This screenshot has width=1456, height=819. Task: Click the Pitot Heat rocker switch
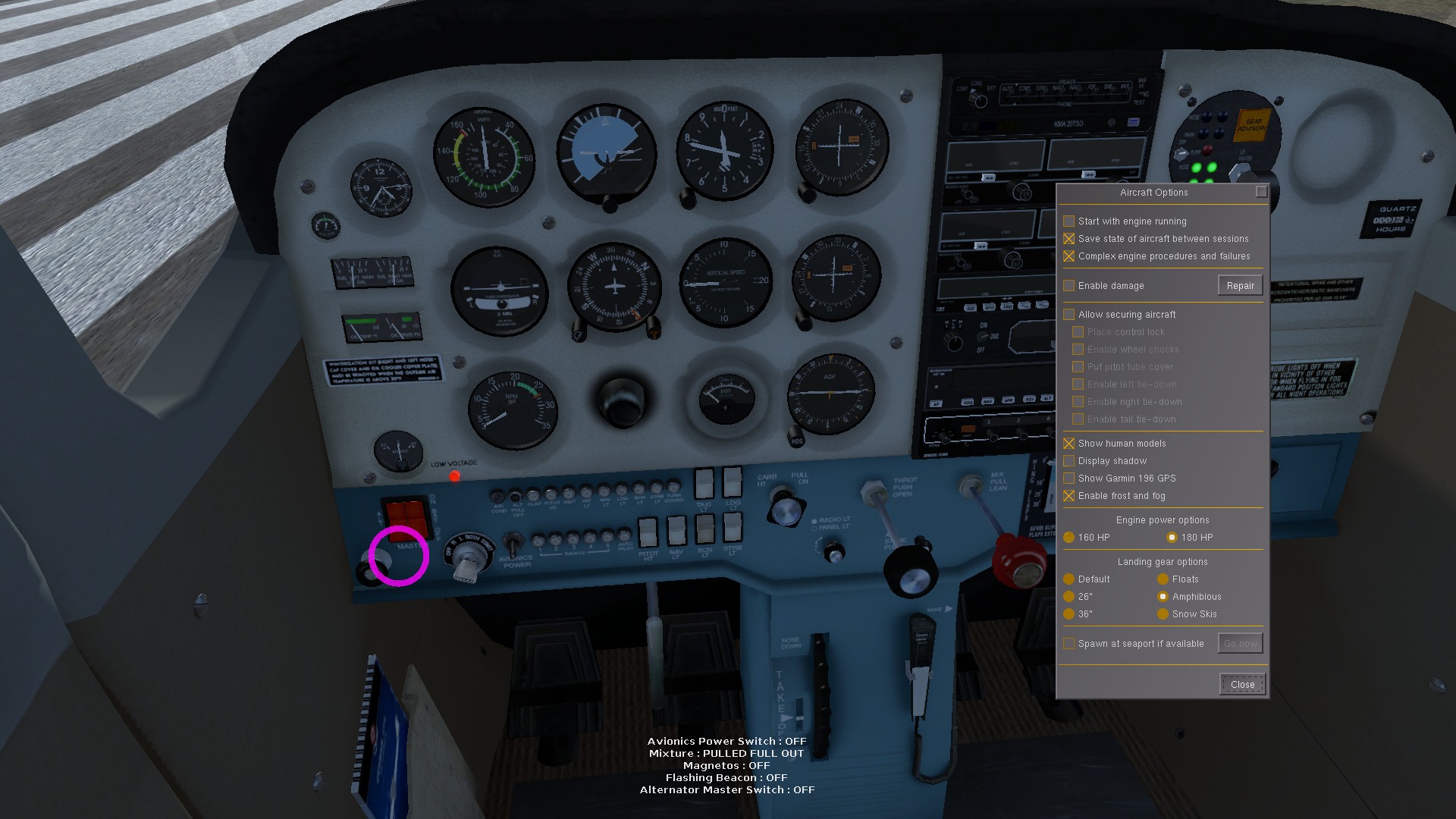tap(648, 531)
